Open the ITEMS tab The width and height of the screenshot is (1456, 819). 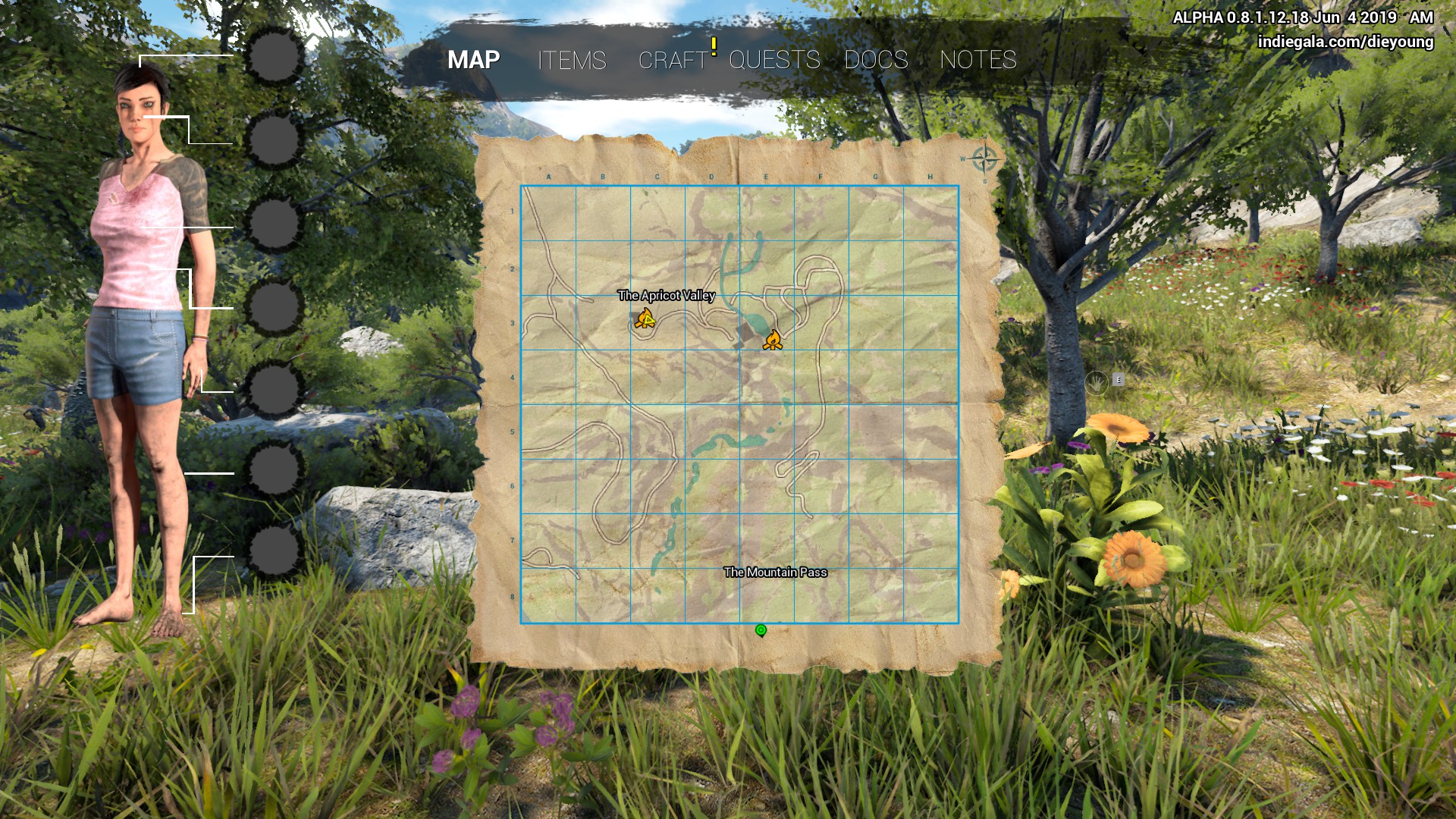tap(572, 60)
